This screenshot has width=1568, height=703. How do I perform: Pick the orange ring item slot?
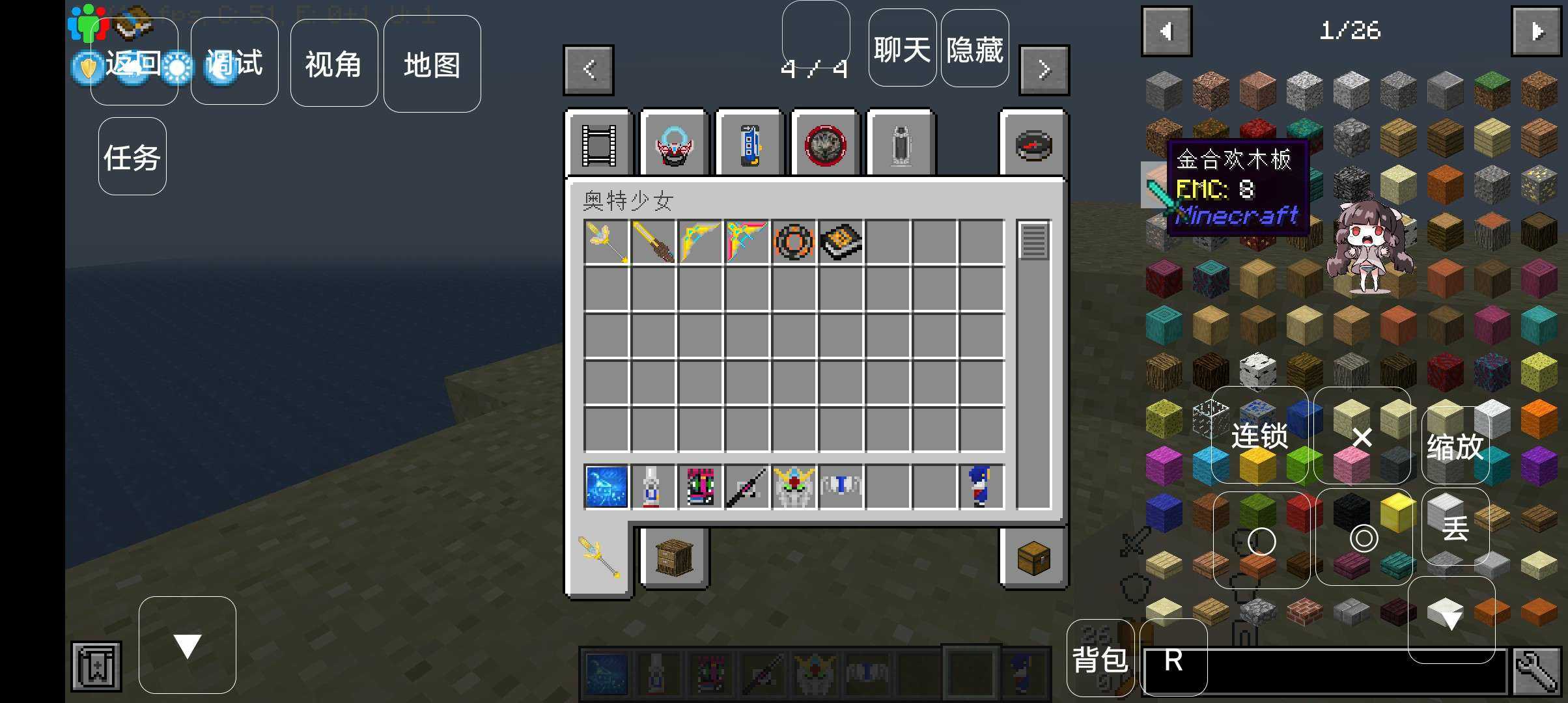(794, 242)
